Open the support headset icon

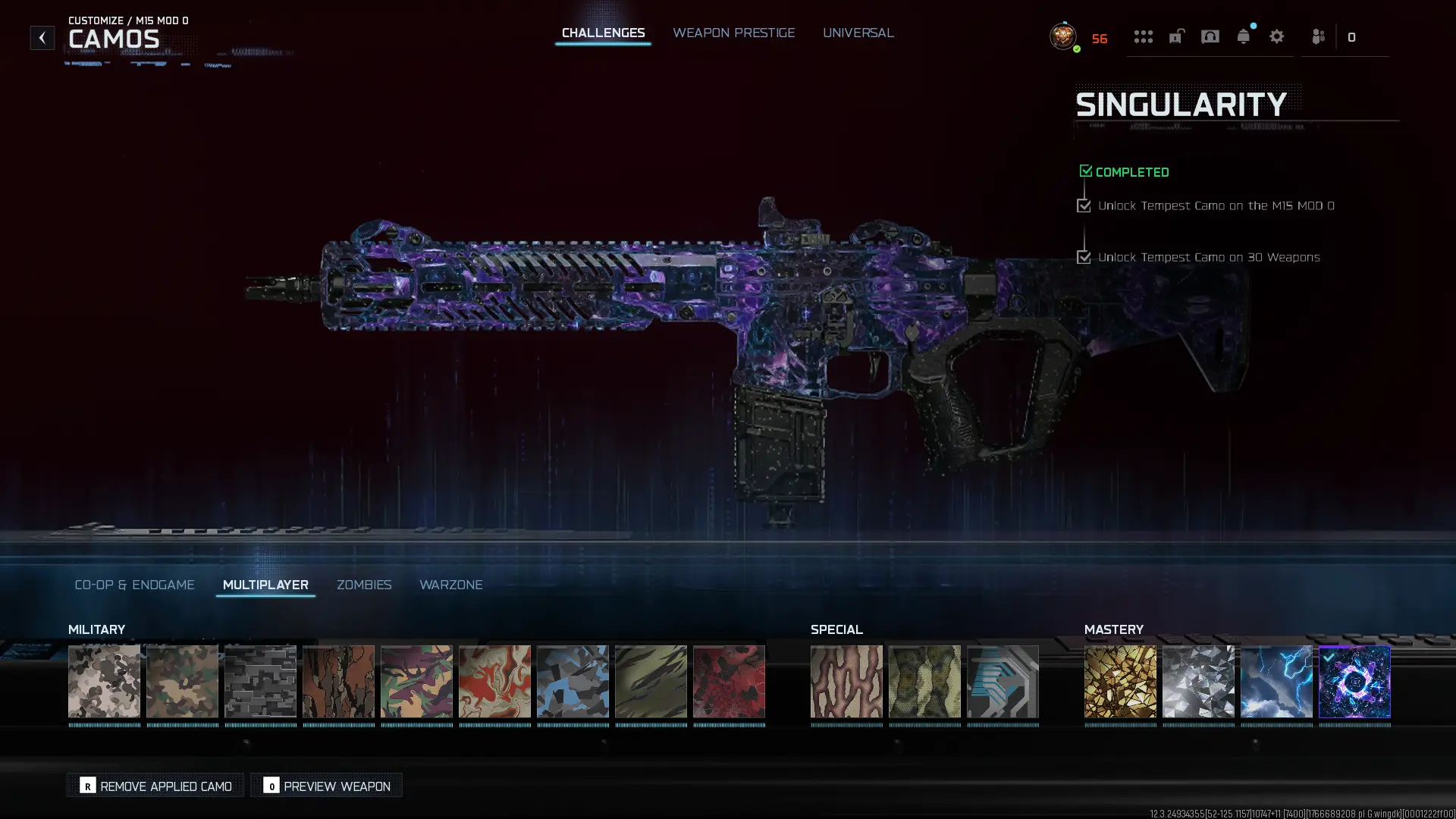(x=1210, y=36)
